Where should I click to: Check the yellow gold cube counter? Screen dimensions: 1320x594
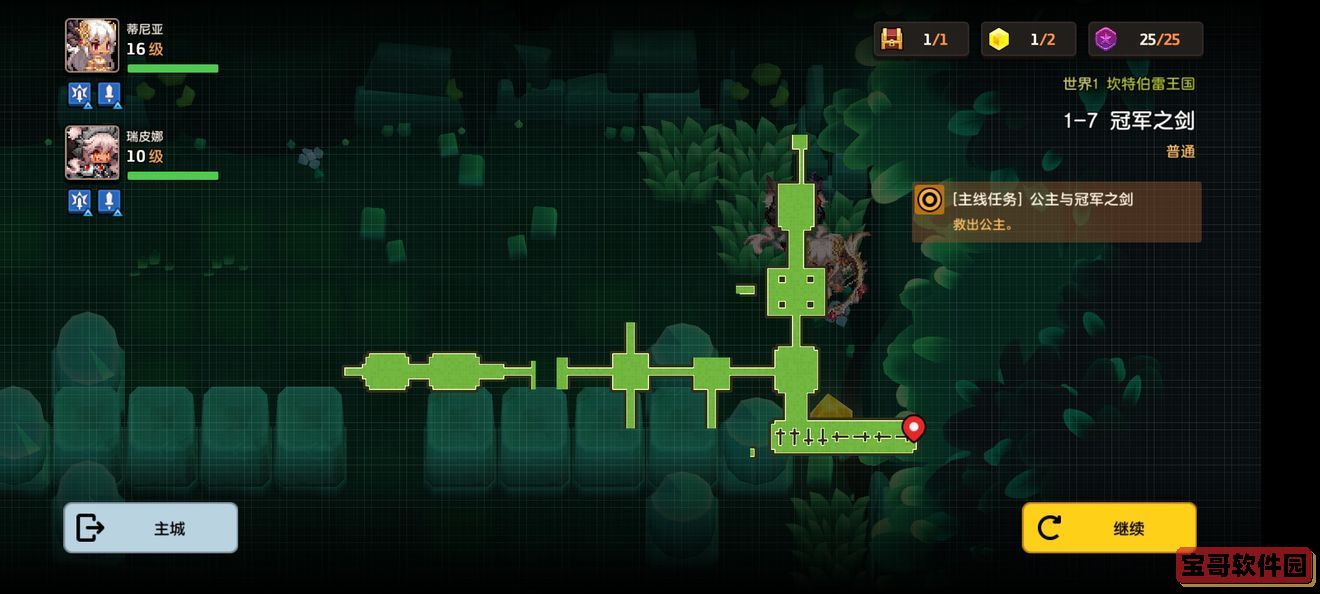pyautogui.click(x=1028, y=40)
